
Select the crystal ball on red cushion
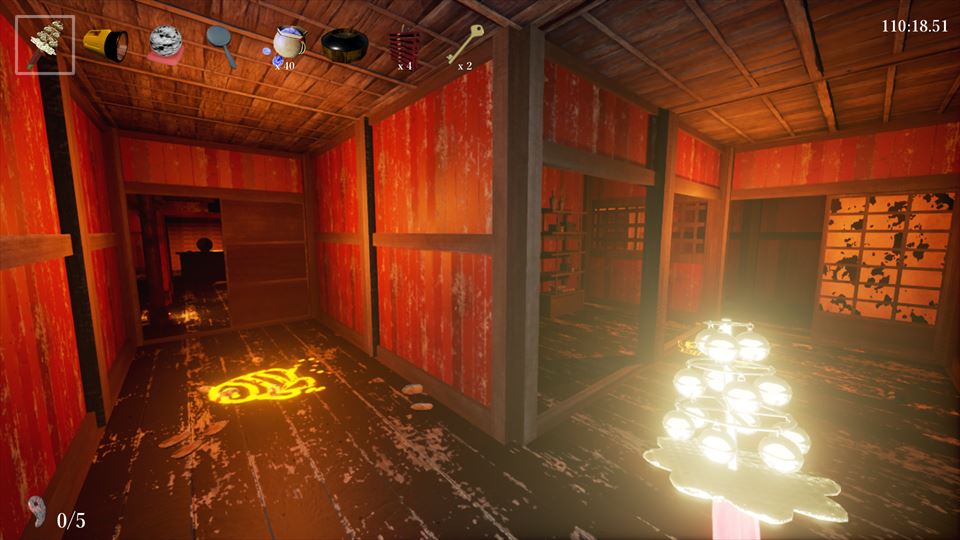tap(165, 45)
